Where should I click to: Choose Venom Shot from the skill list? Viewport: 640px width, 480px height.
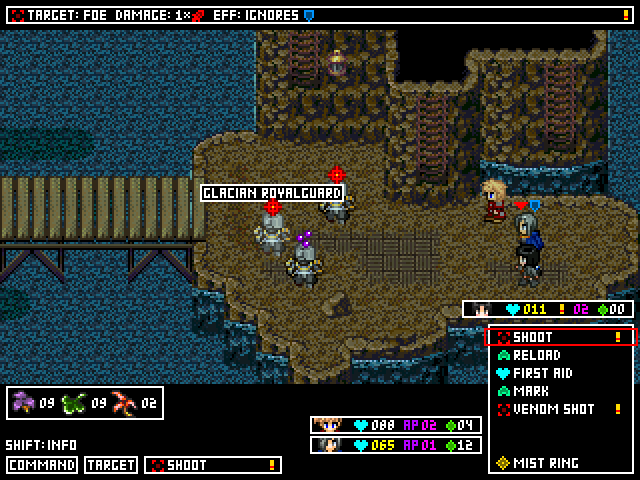pos(559,410)
